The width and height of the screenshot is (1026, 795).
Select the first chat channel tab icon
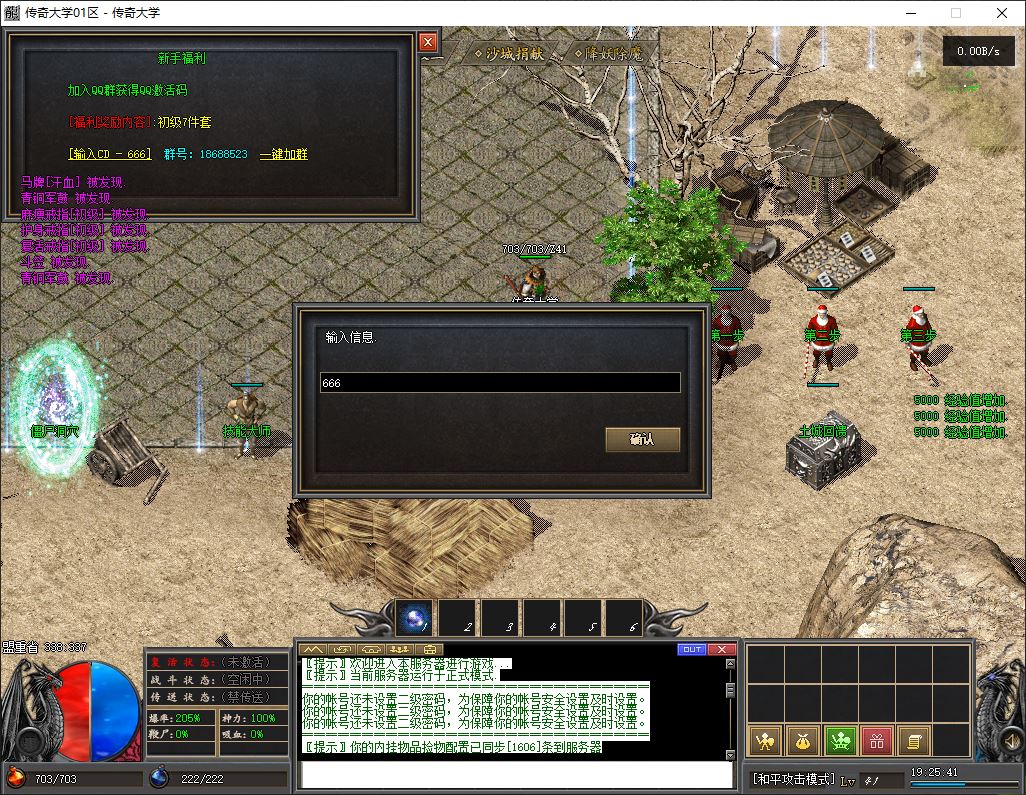pyautogui.click(x=313, y=650)
